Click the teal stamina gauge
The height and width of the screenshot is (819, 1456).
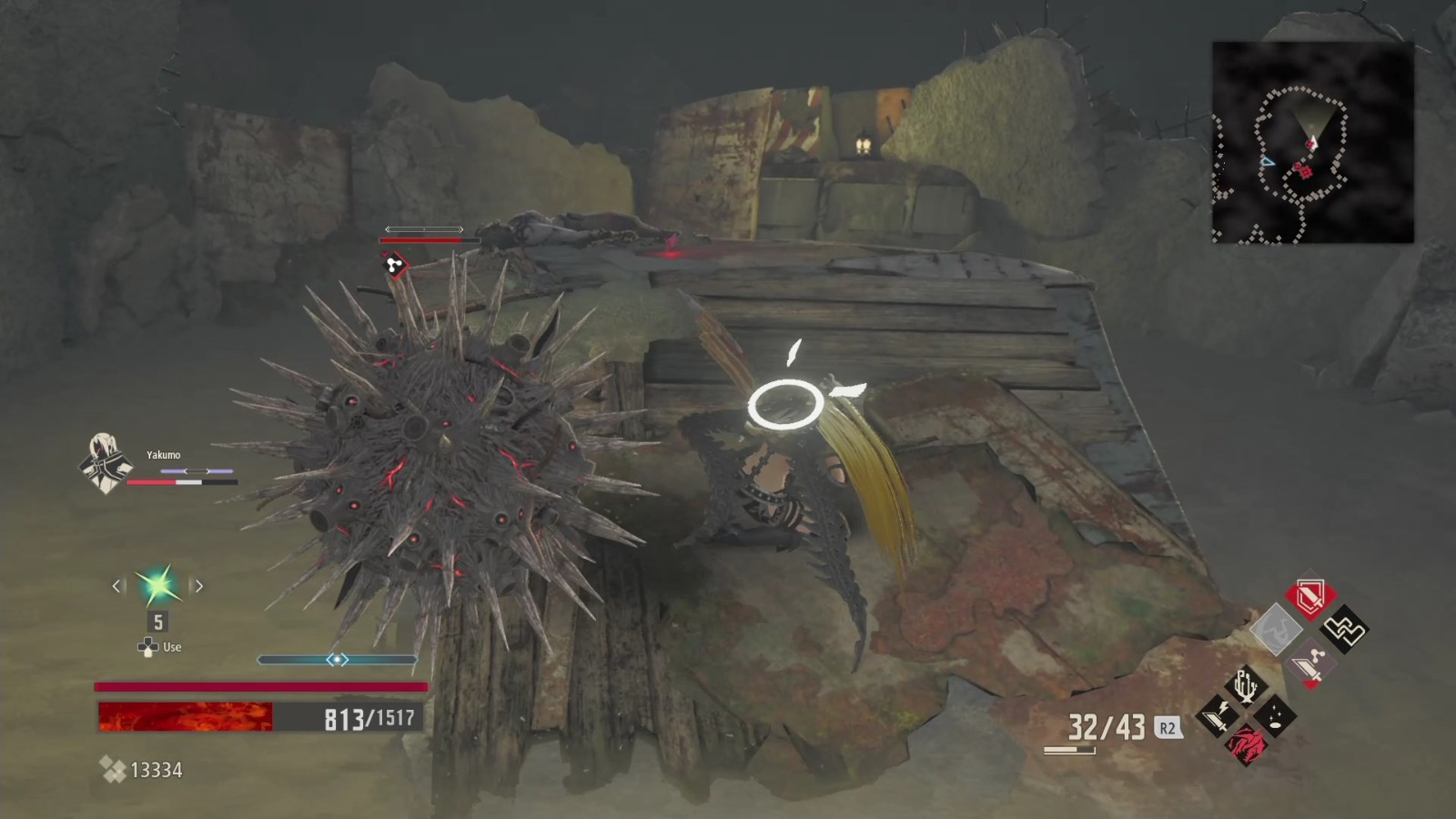(x=339, y=660)
